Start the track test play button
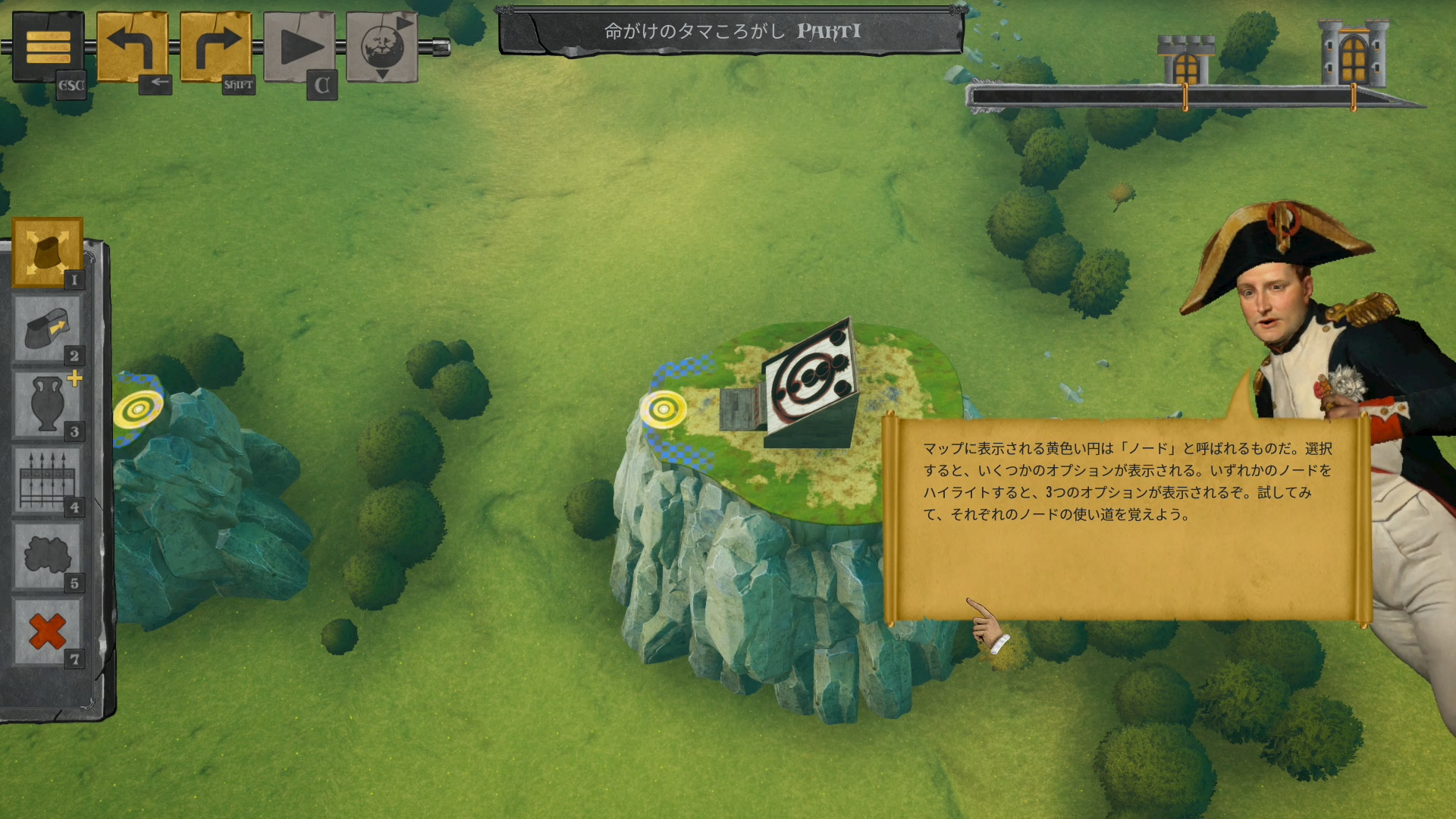1456x819 pixels. pyautogui.click(x=299, y=47)
